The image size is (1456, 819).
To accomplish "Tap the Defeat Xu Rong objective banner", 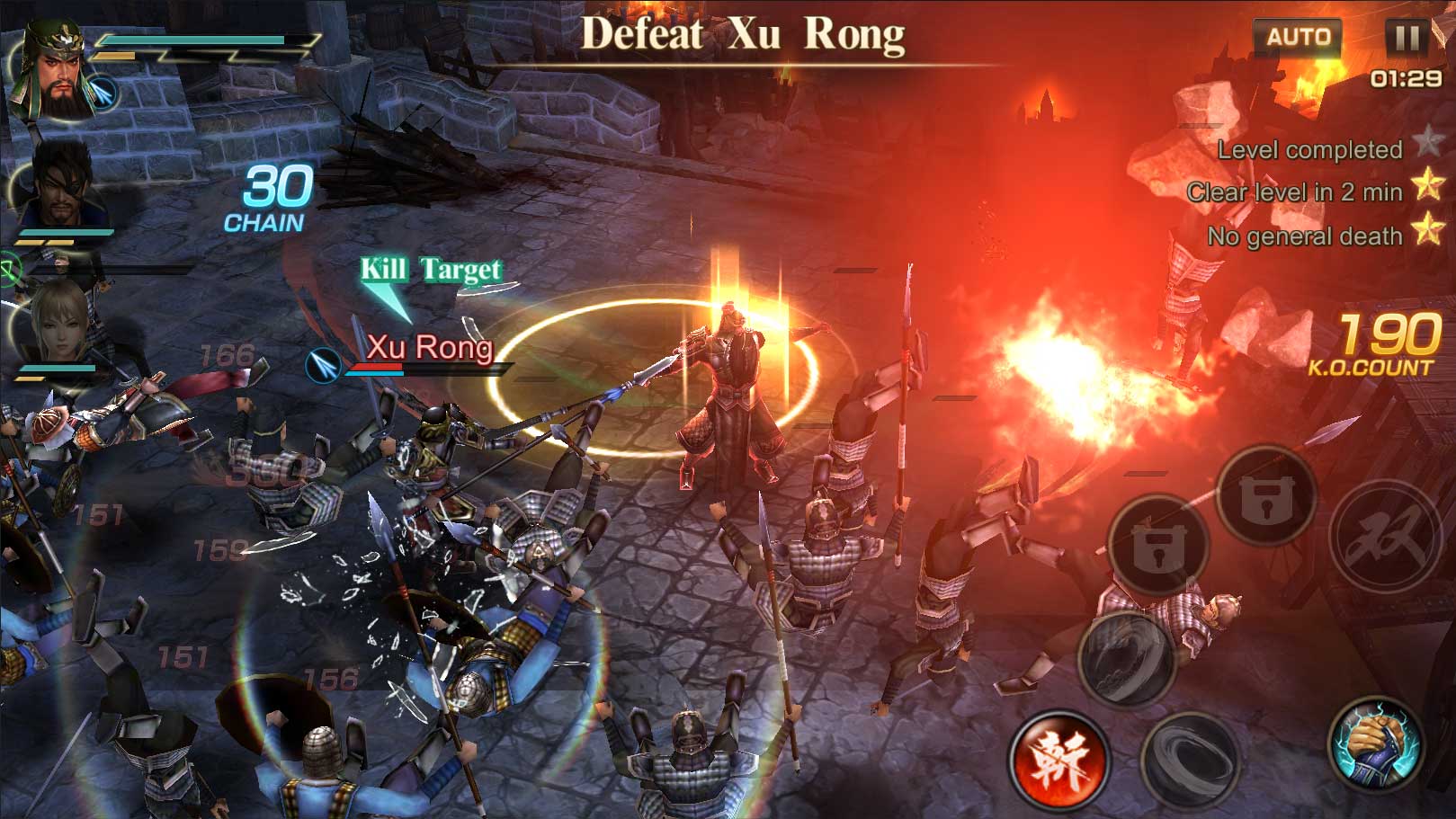I will (x=743, y=32).
